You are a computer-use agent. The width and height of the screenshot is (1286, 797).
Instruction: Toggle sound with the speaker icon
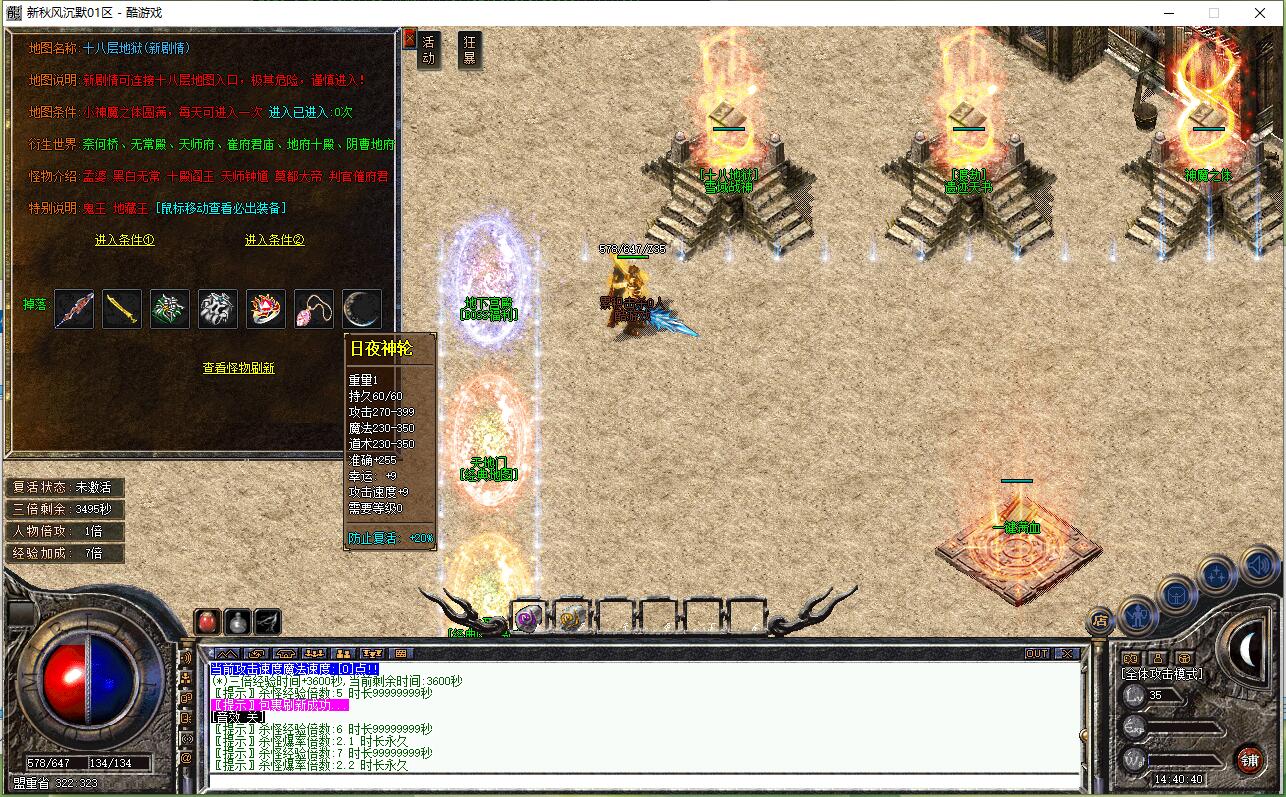[x=1257, y=565]
